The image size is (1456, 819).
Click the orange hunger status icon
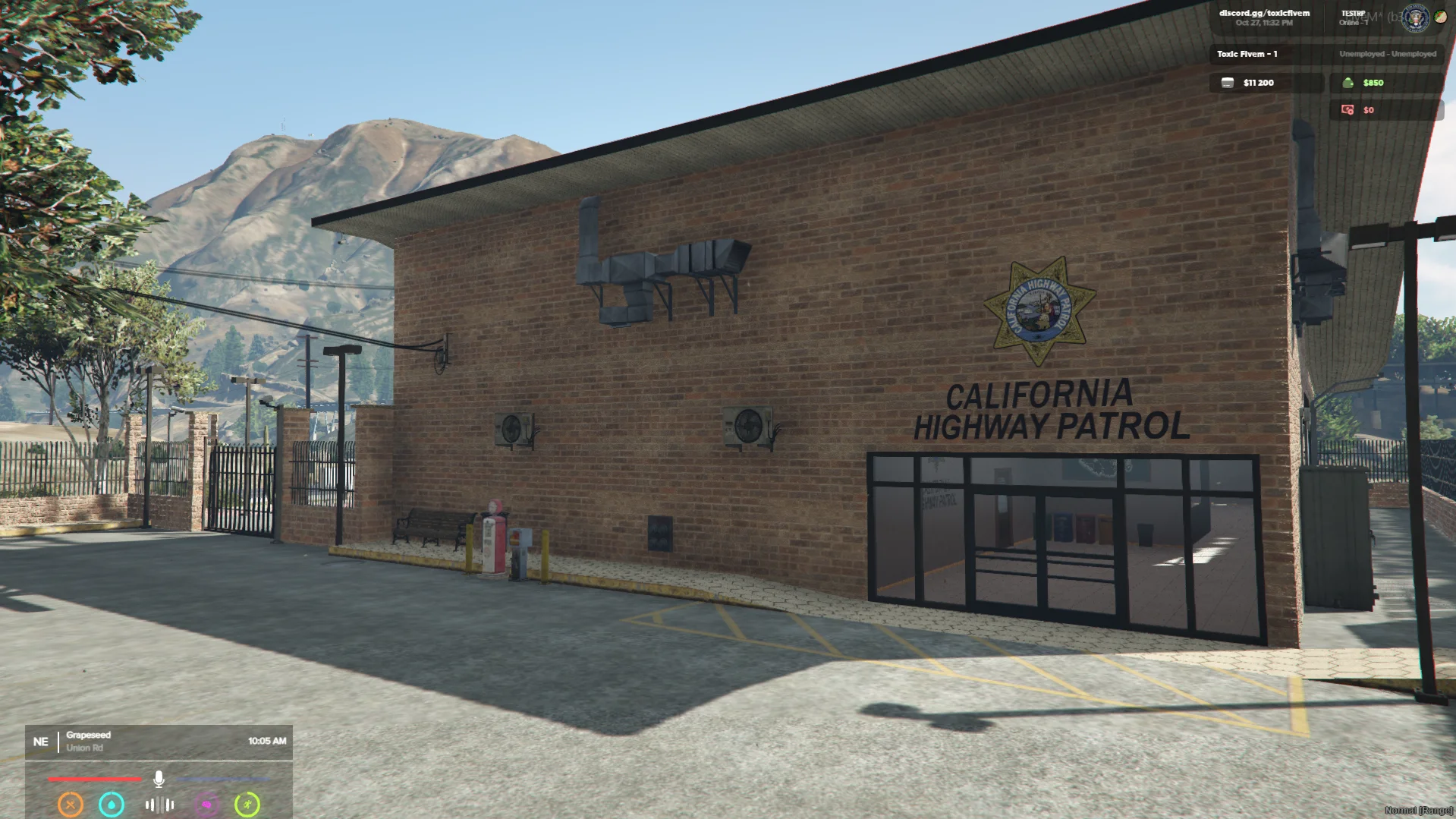(71, 804)
